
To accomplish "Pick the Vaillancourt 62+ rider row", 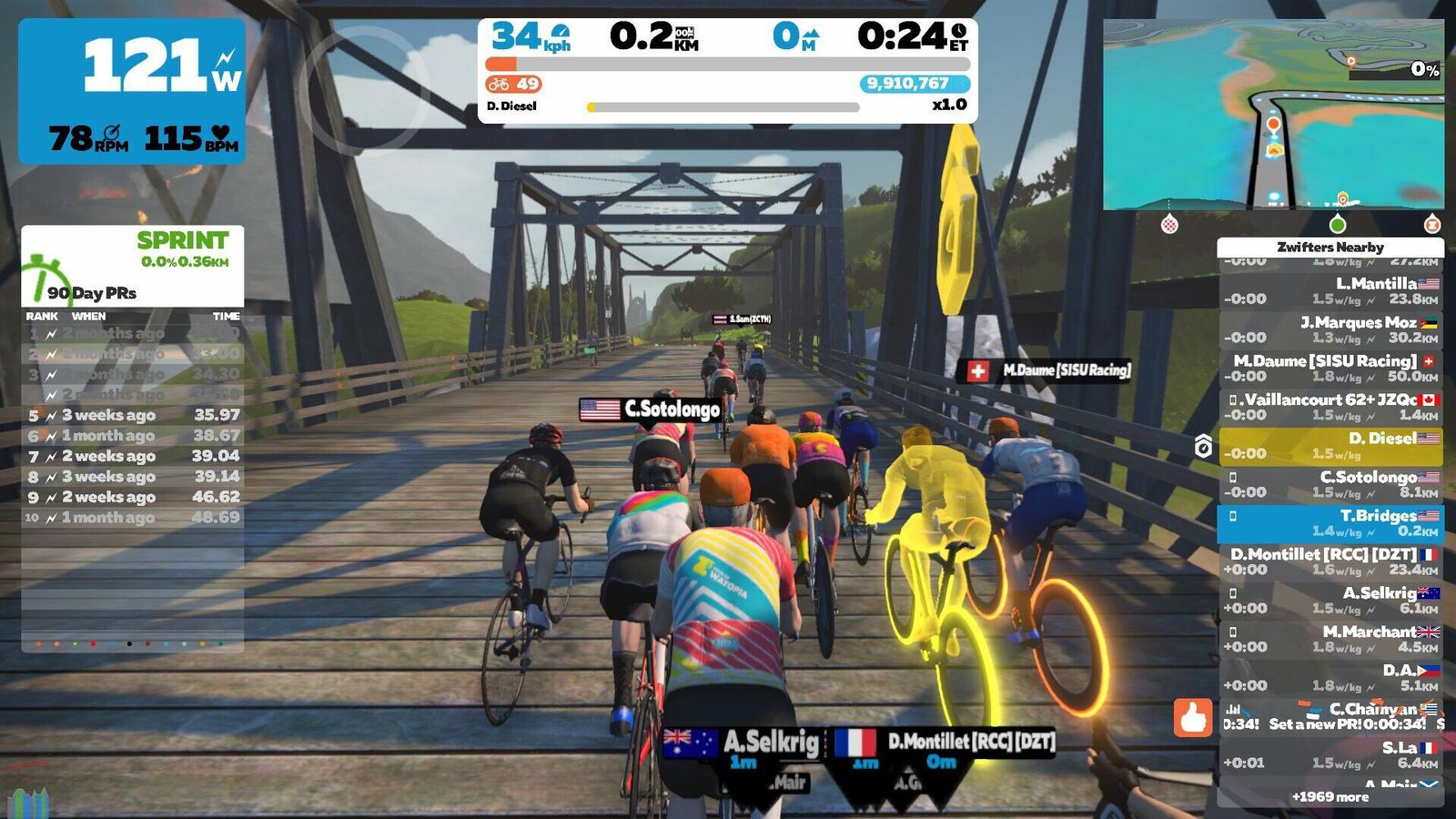I will pyautogui.click(x=1330, y=407).
